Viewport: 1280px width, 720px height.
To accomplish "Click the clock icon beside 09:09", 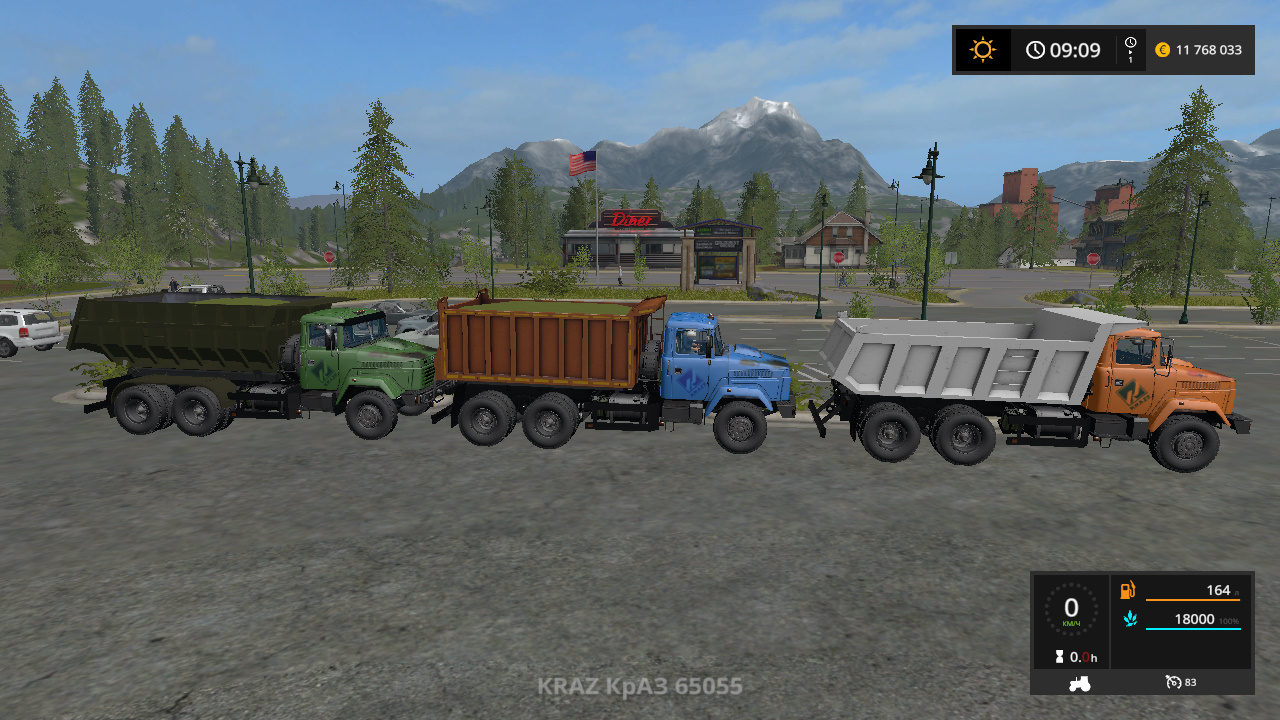I will coord(1036,49).
